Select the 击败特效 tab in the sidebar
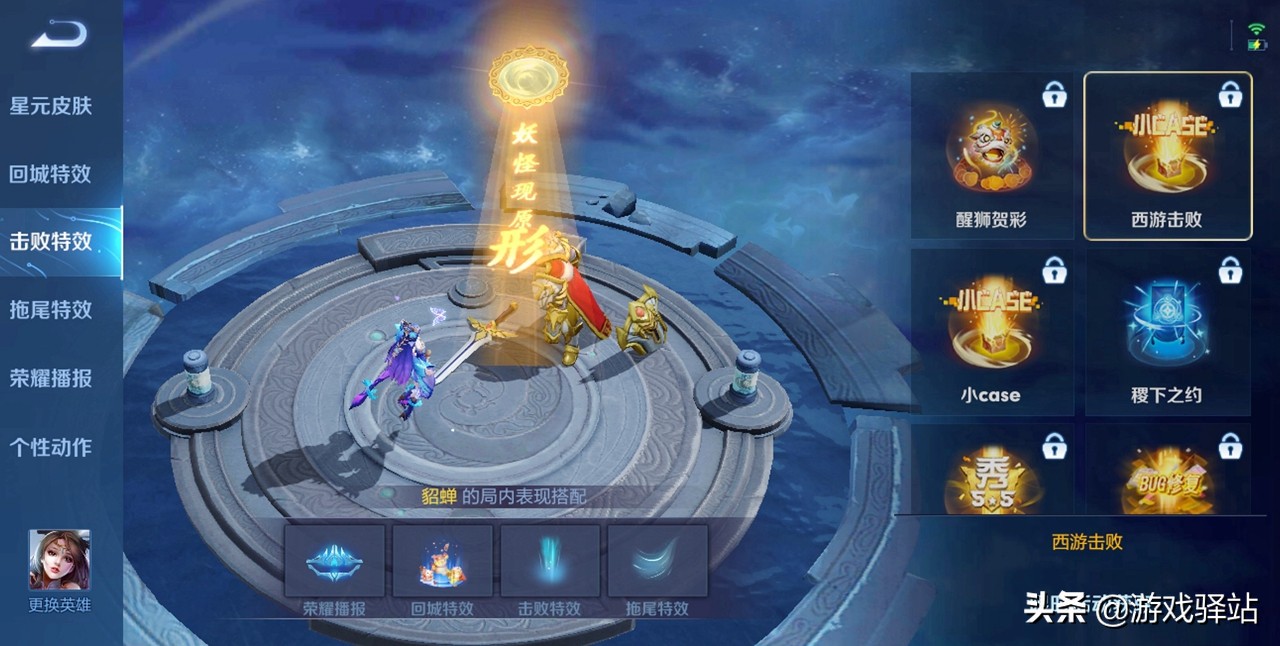1280x646 pixels. [x=51, y=242]
